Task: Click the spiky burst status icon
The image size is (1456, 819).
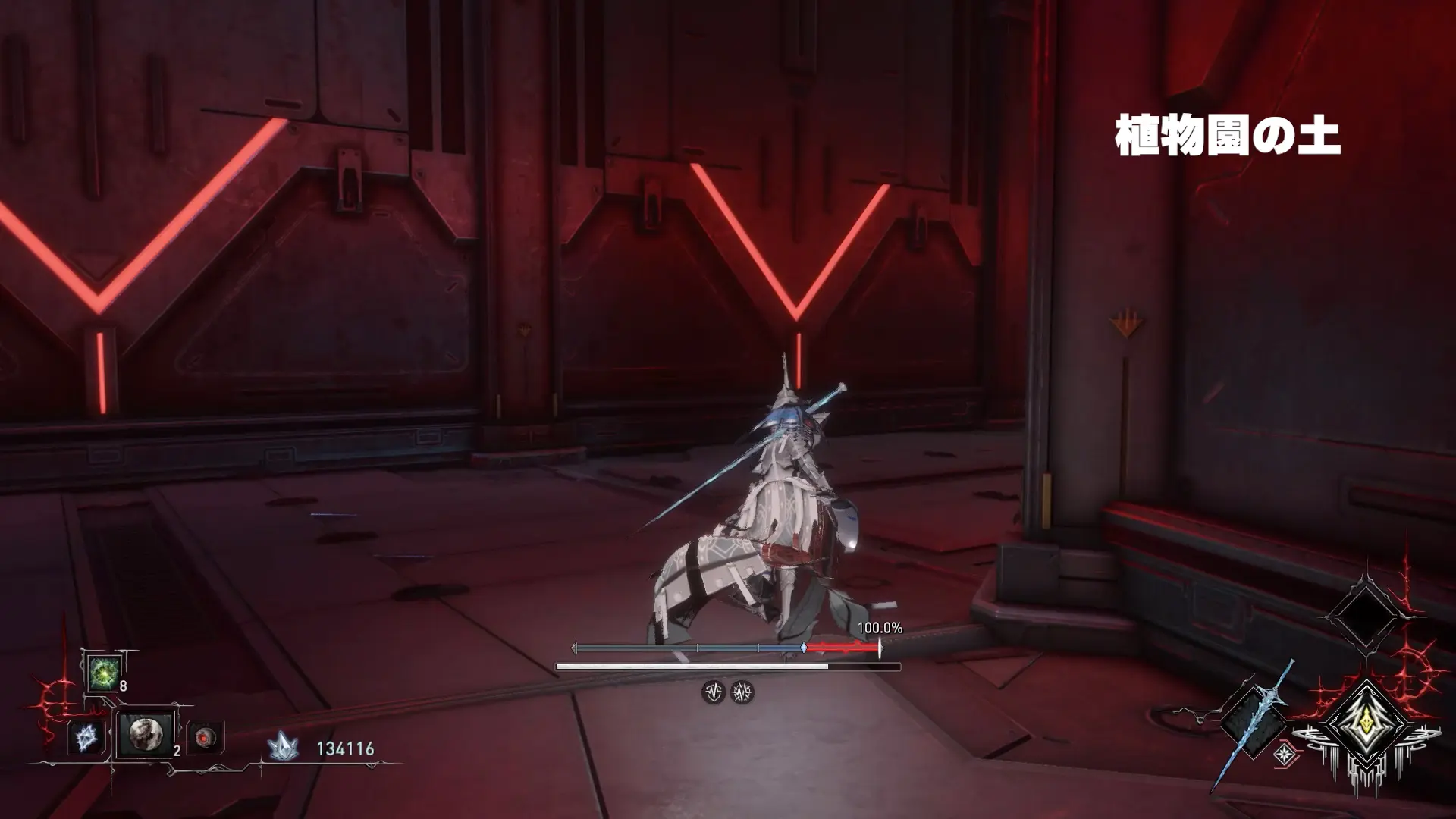Action: (742, 692)
